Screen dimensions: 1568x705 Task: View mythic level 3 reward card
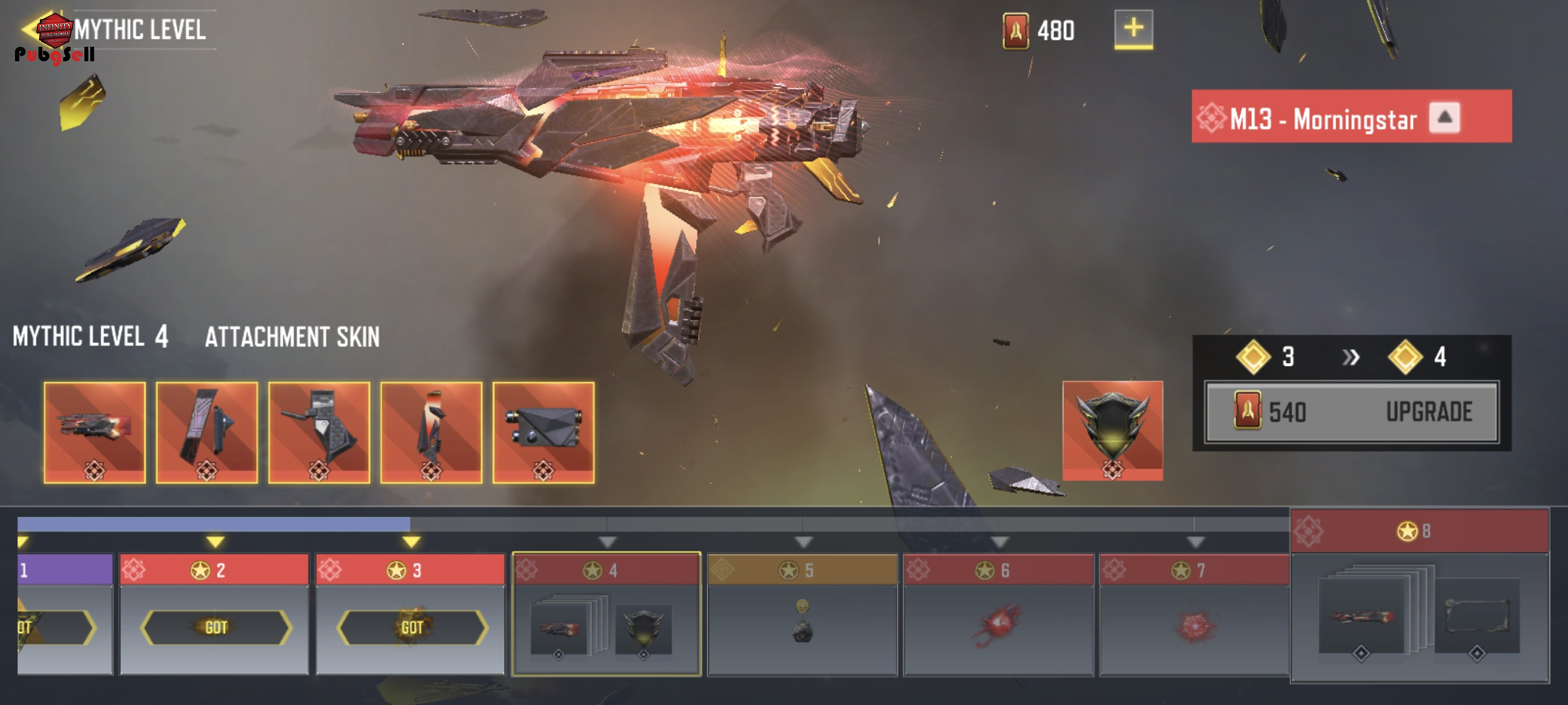411,613
